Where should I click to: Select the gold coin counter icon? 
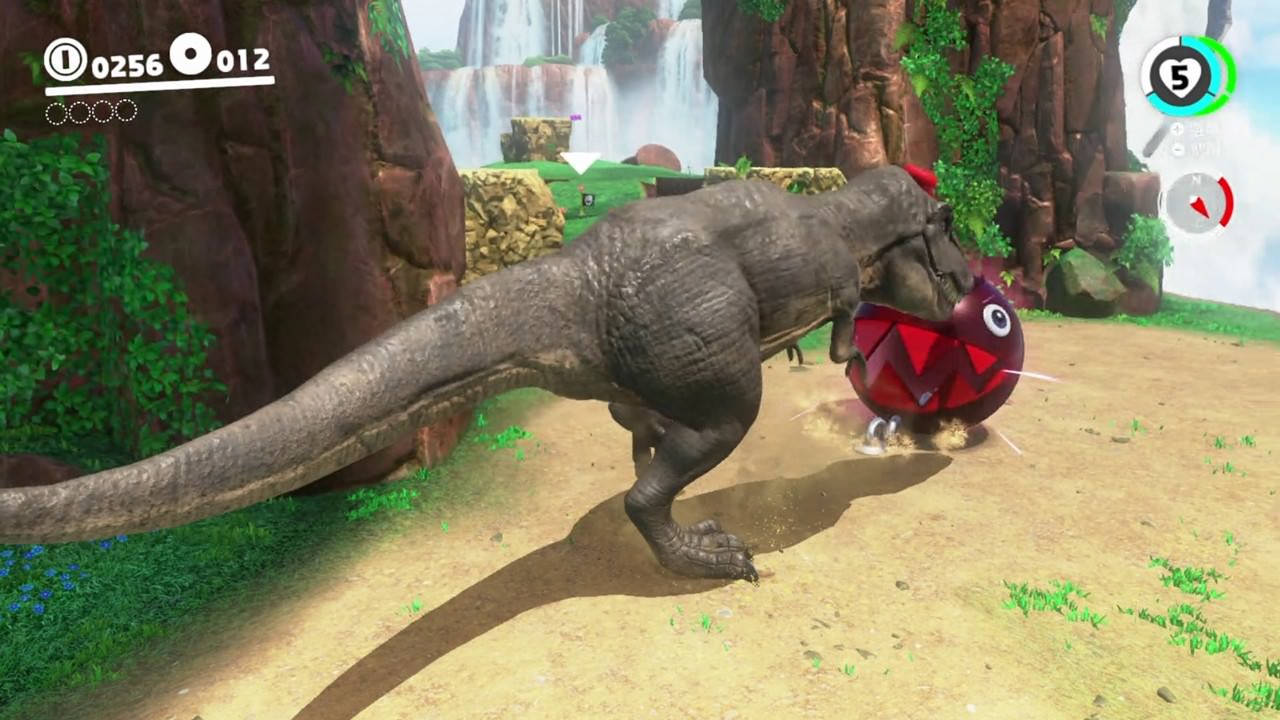pos(65,59)
